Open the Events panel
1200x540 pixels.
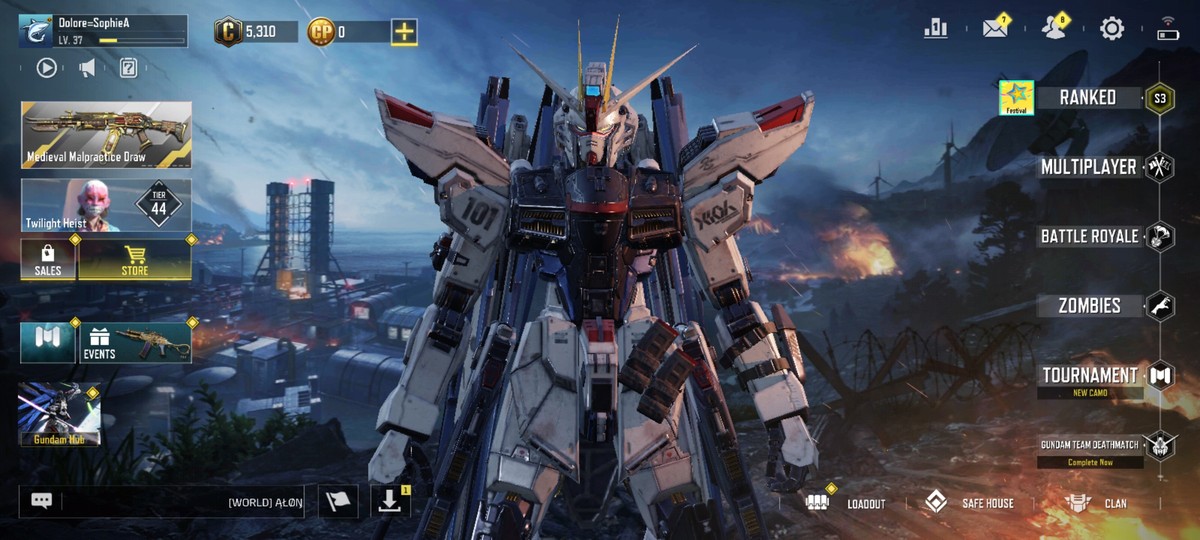point(134,342)
